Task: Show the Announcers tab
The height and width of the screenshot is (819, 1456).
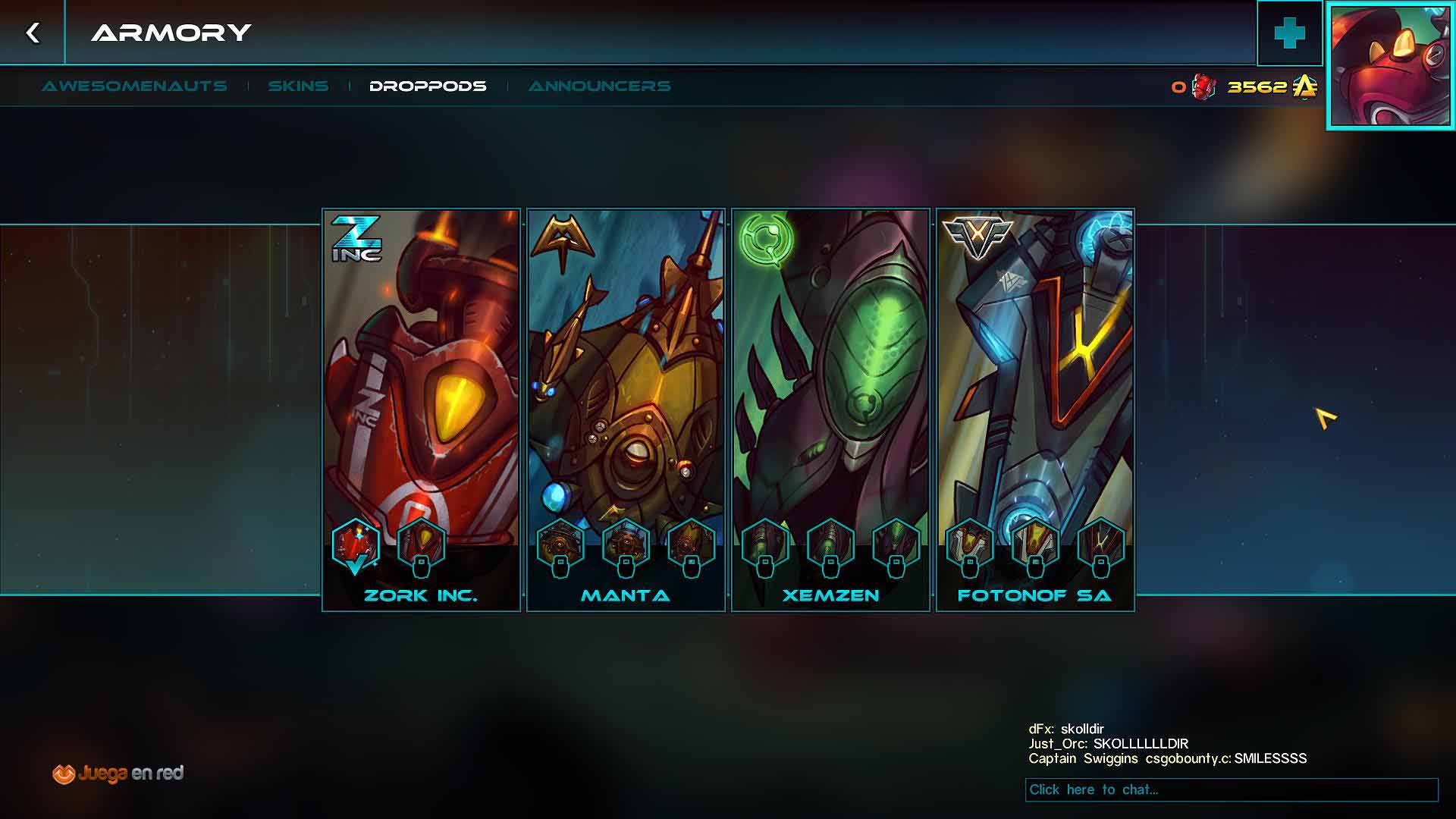Action: tap(599, 86)
